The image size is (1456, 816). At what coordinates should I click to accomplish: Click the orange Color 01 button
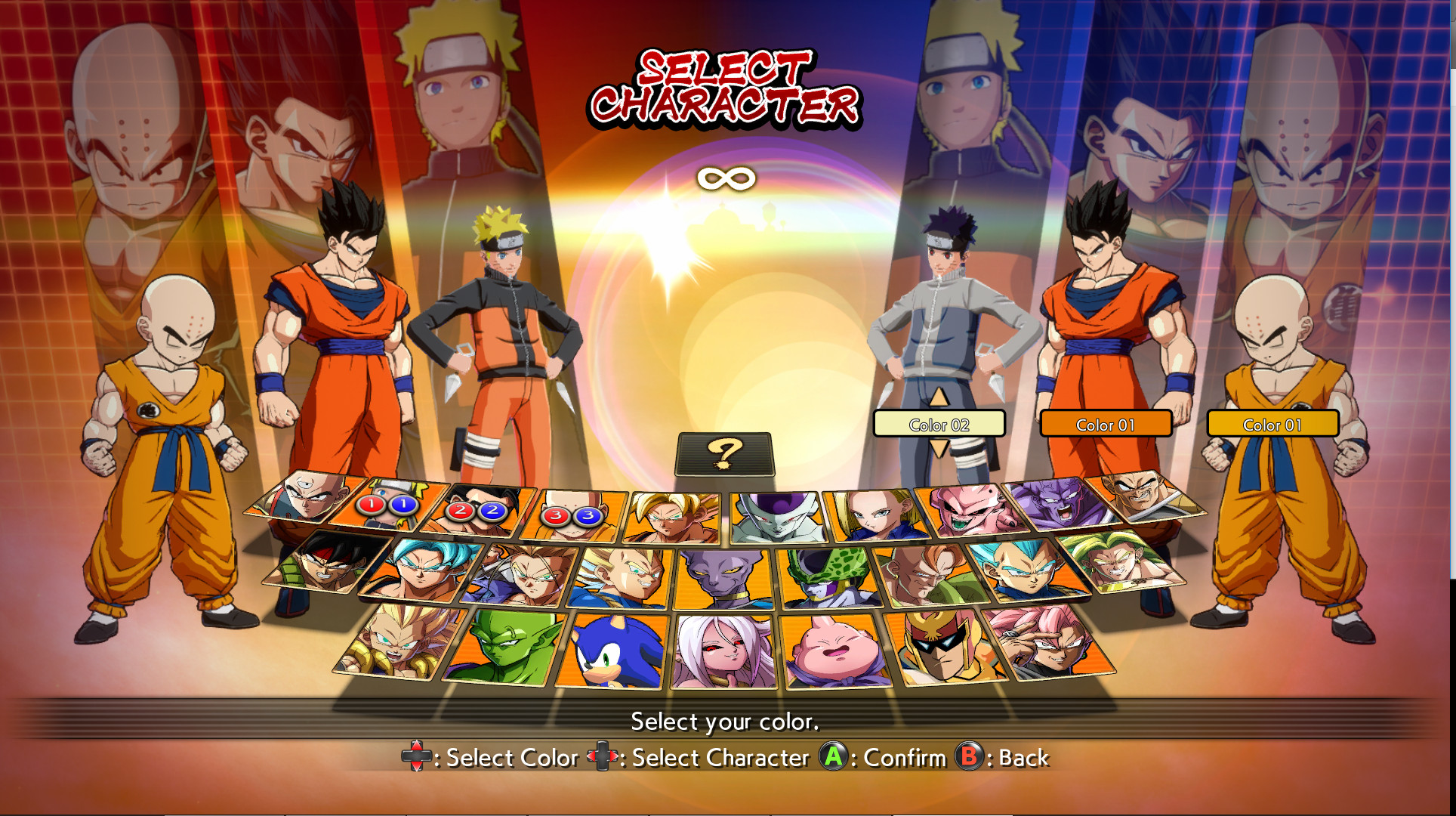pos(1106,425)
